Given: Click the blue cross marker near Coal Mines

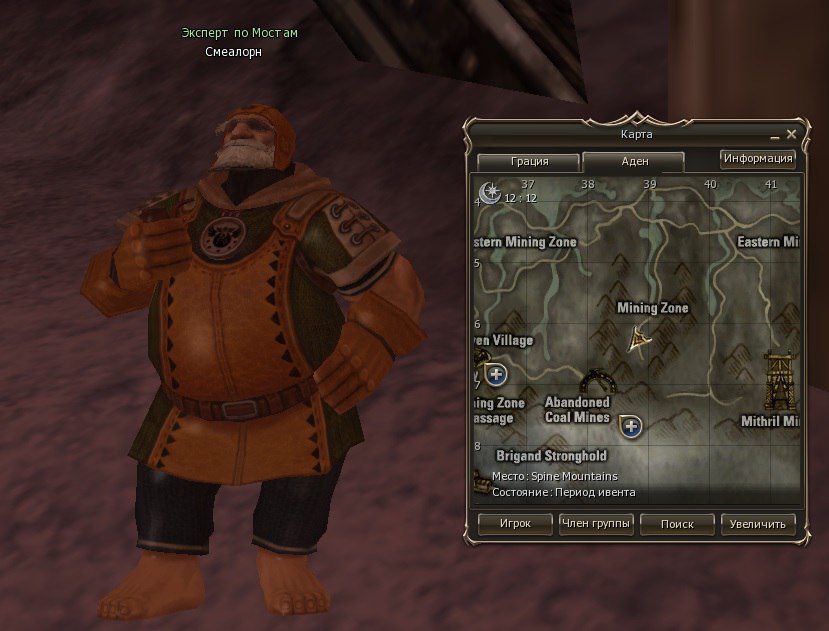Looking at the screenshot, I should [630, 427].
